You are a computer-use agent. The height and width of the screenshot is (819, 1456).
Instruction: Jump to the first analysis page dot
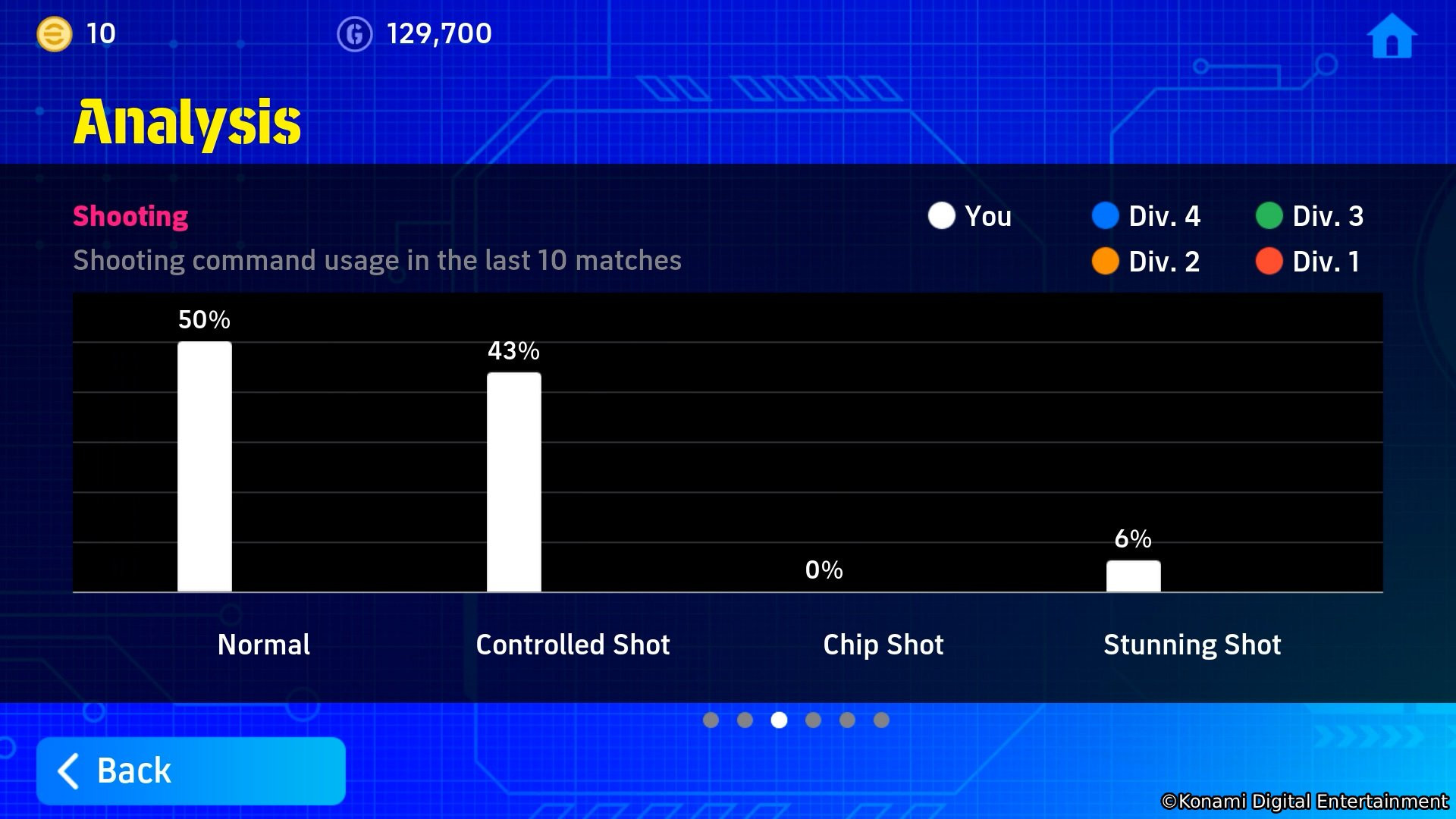[x=711, y=721]
